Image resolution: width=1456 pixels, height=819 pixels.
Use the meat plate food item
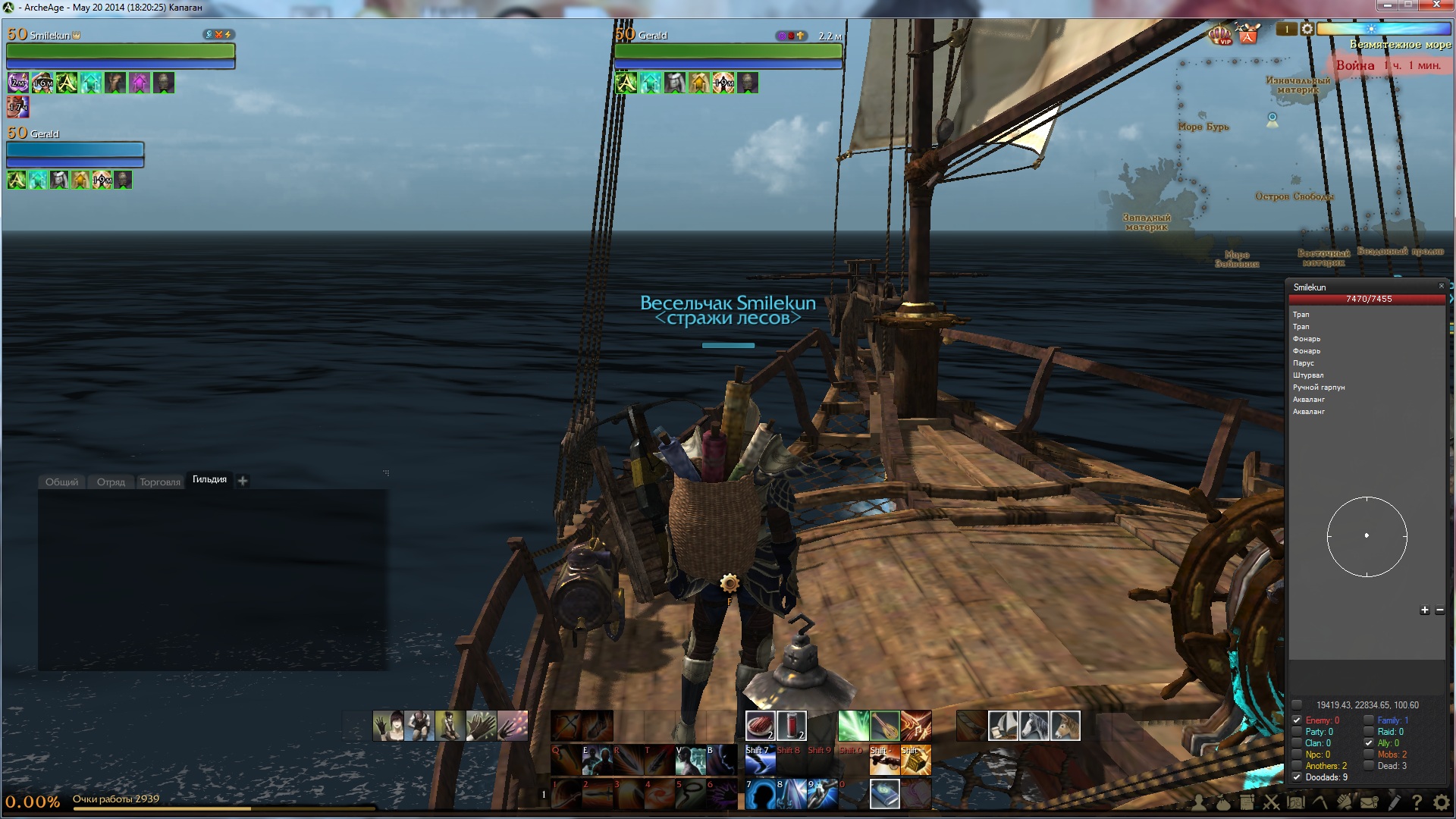point(760,726)
